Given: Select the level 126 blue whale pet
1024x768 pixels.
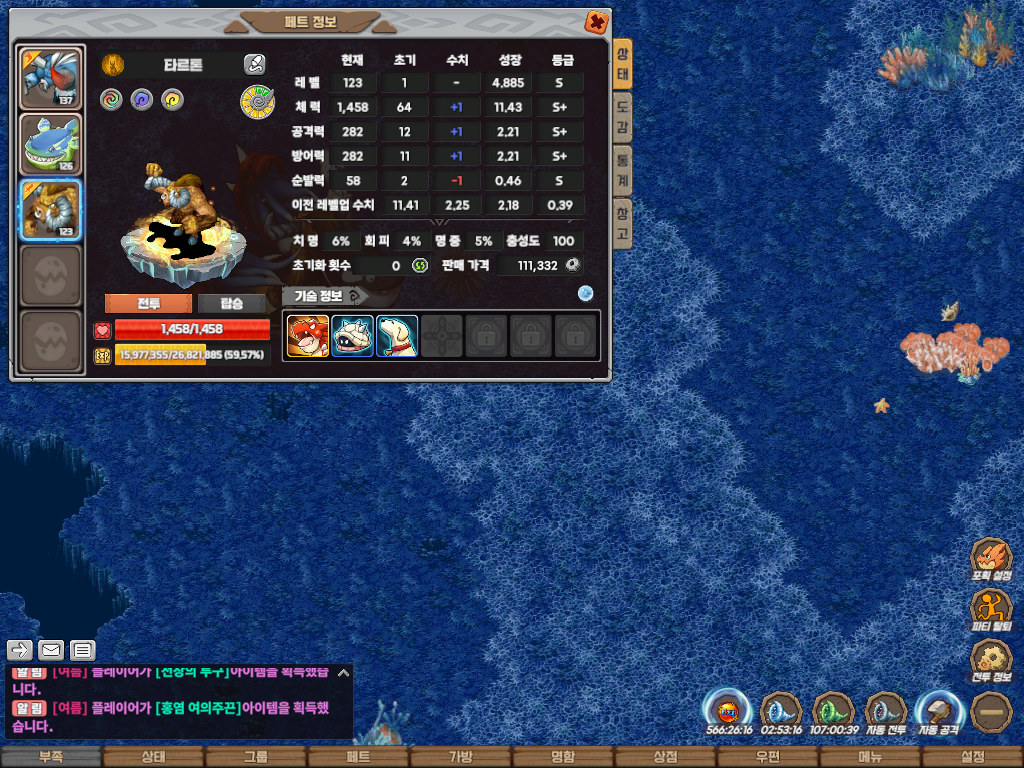Looking at the screenshot, I should pos(51,144).
